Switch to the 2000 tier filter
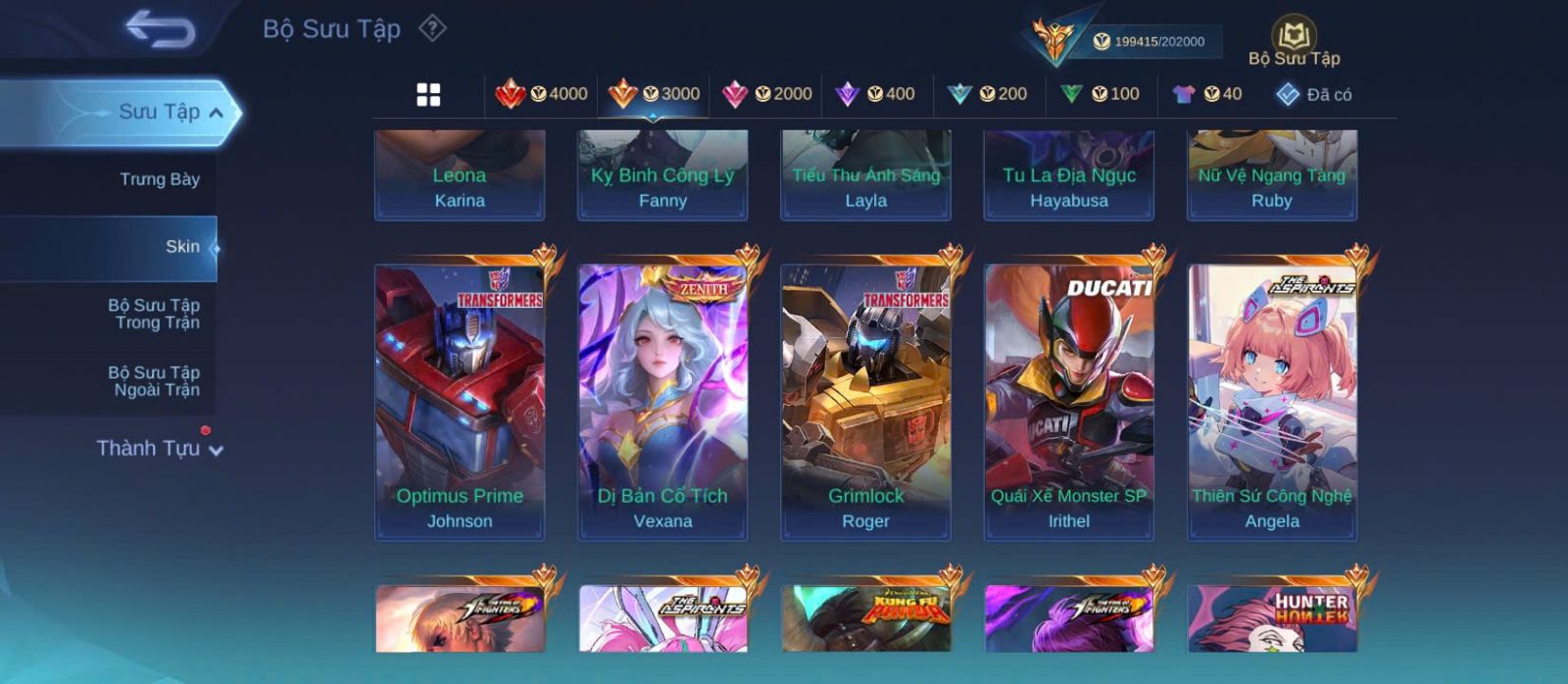The height and width of the screenshot is (684, 1568). (x=767, y=94)
